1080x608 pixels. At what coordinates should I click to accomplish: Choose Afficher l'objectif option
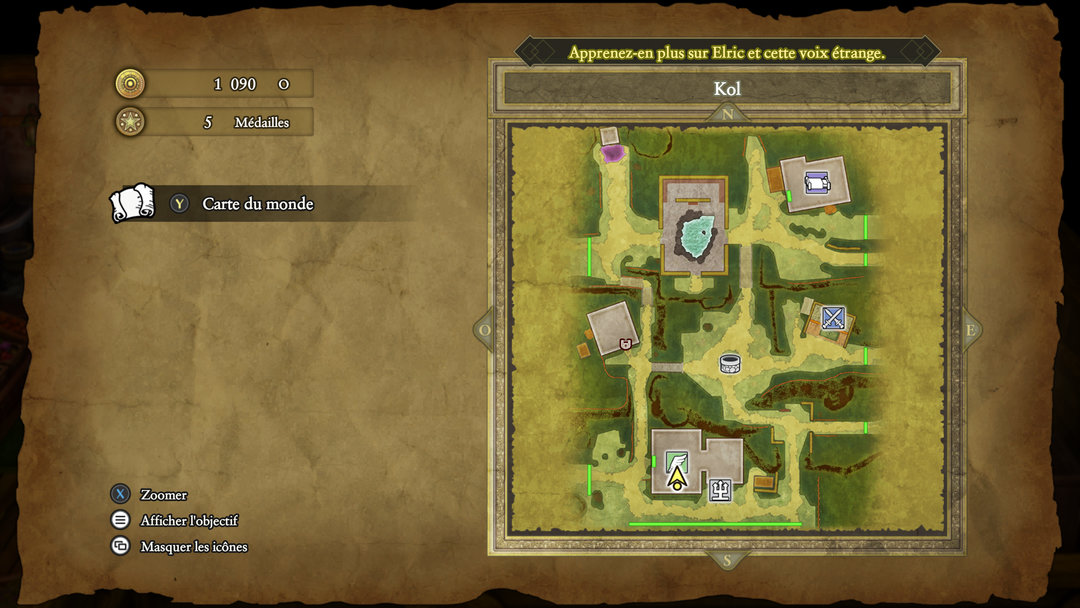click(x=188, y=520)
